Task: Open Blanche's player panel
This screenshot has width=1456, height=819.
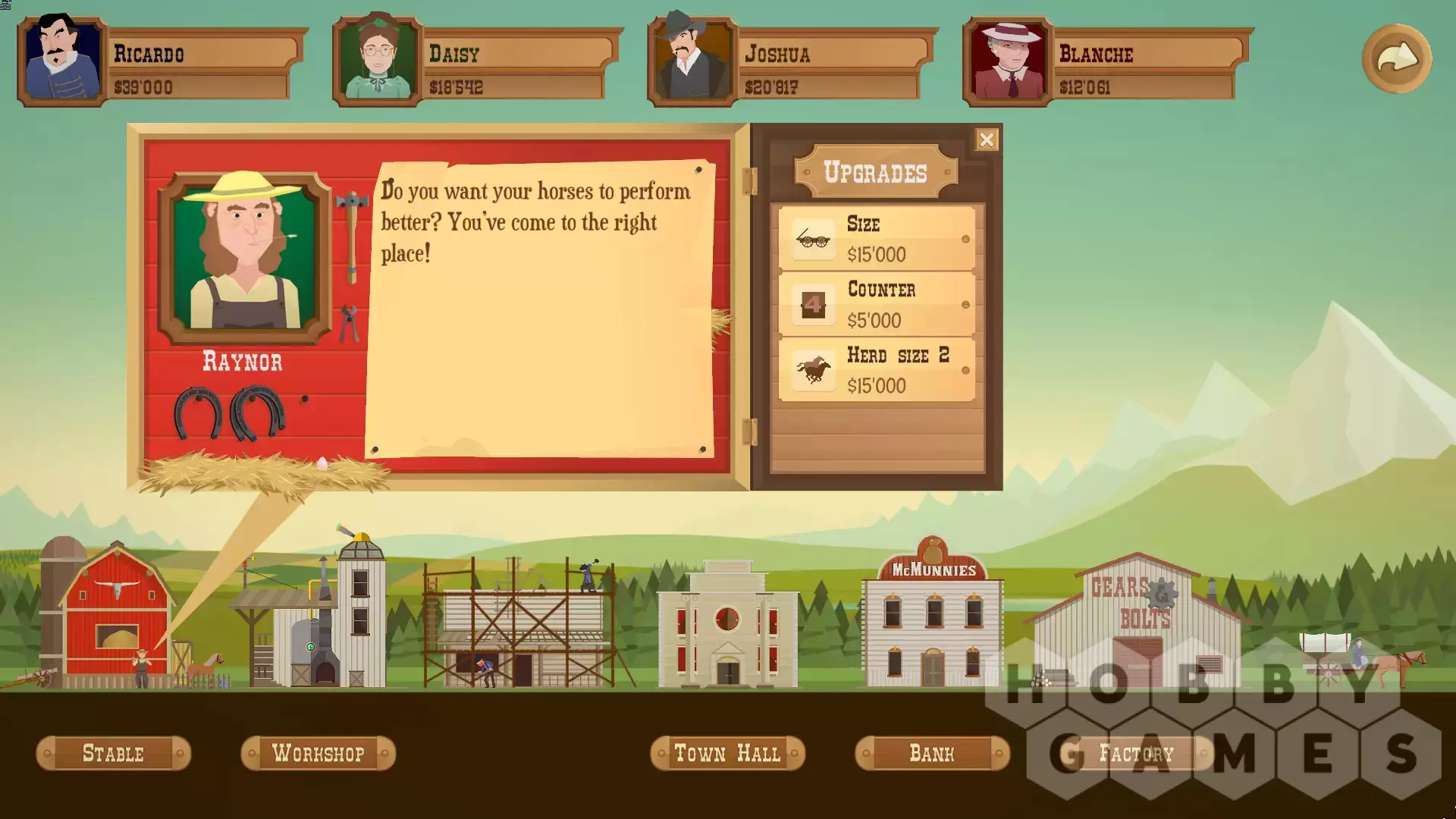Action: [x=1108, y=63]
